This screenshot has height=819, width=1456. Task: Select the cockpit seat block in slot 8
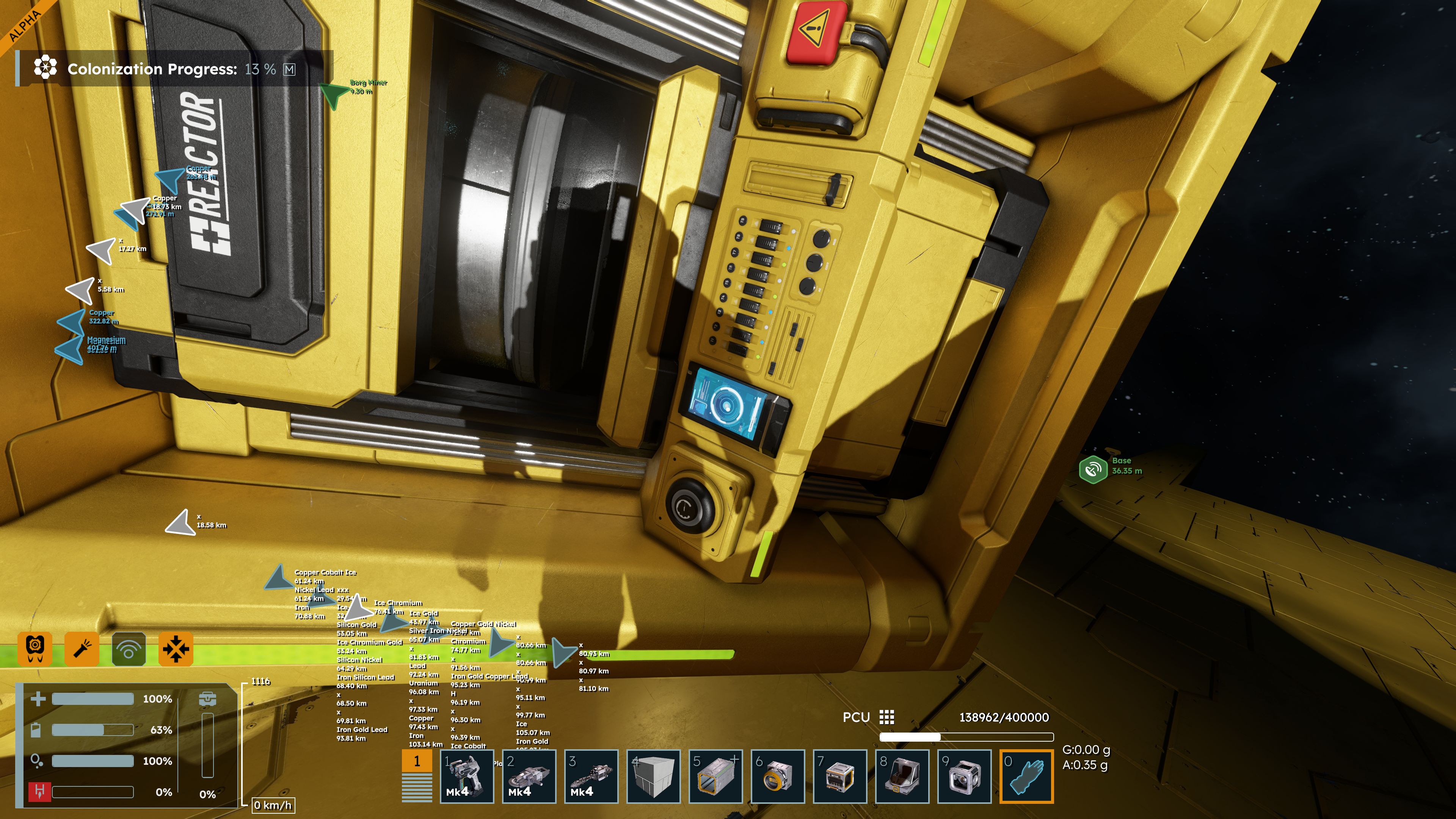pos(902,776)
